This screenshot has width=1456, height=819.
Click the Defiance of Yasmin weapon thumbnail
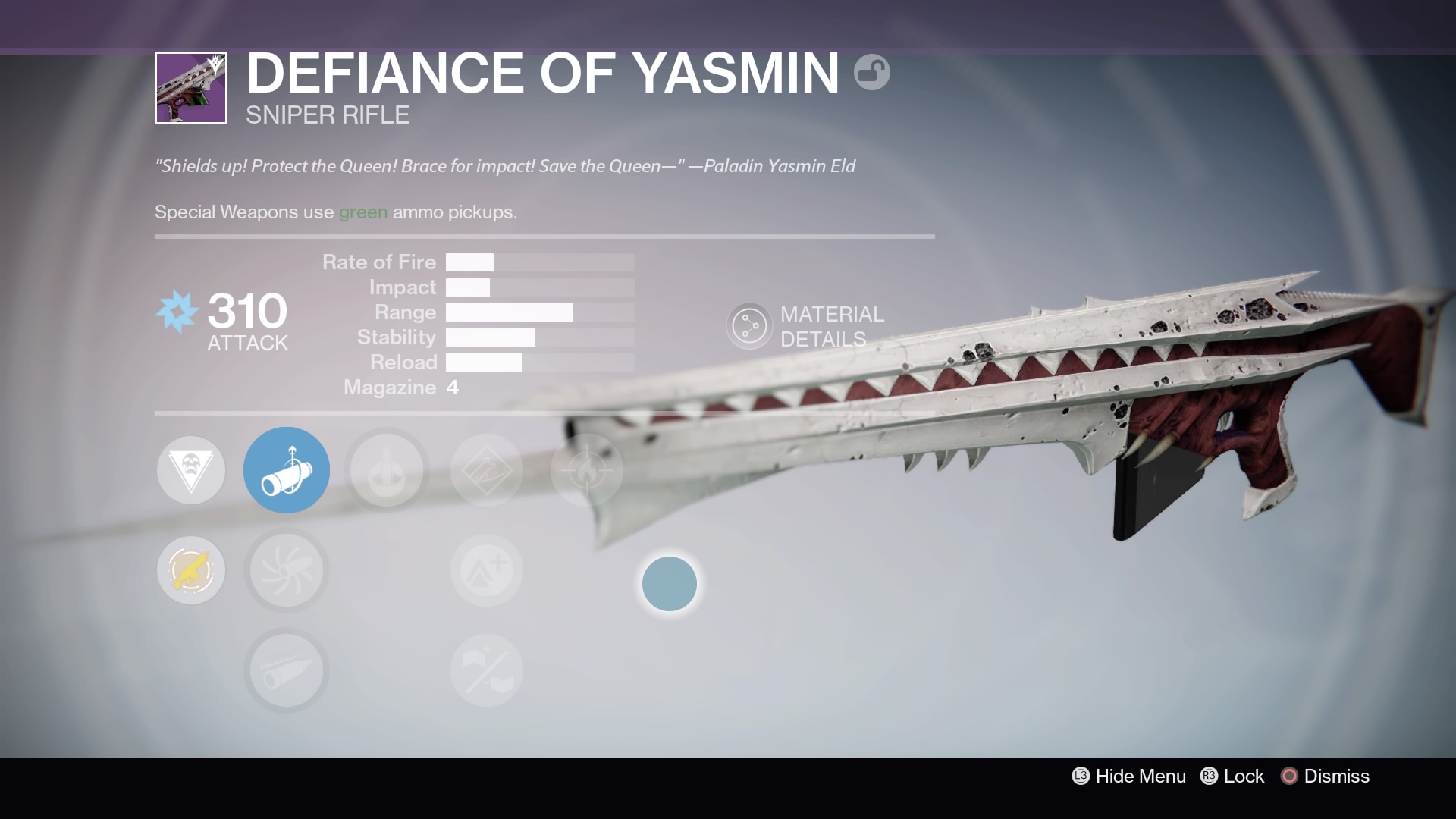click(191, 88)
